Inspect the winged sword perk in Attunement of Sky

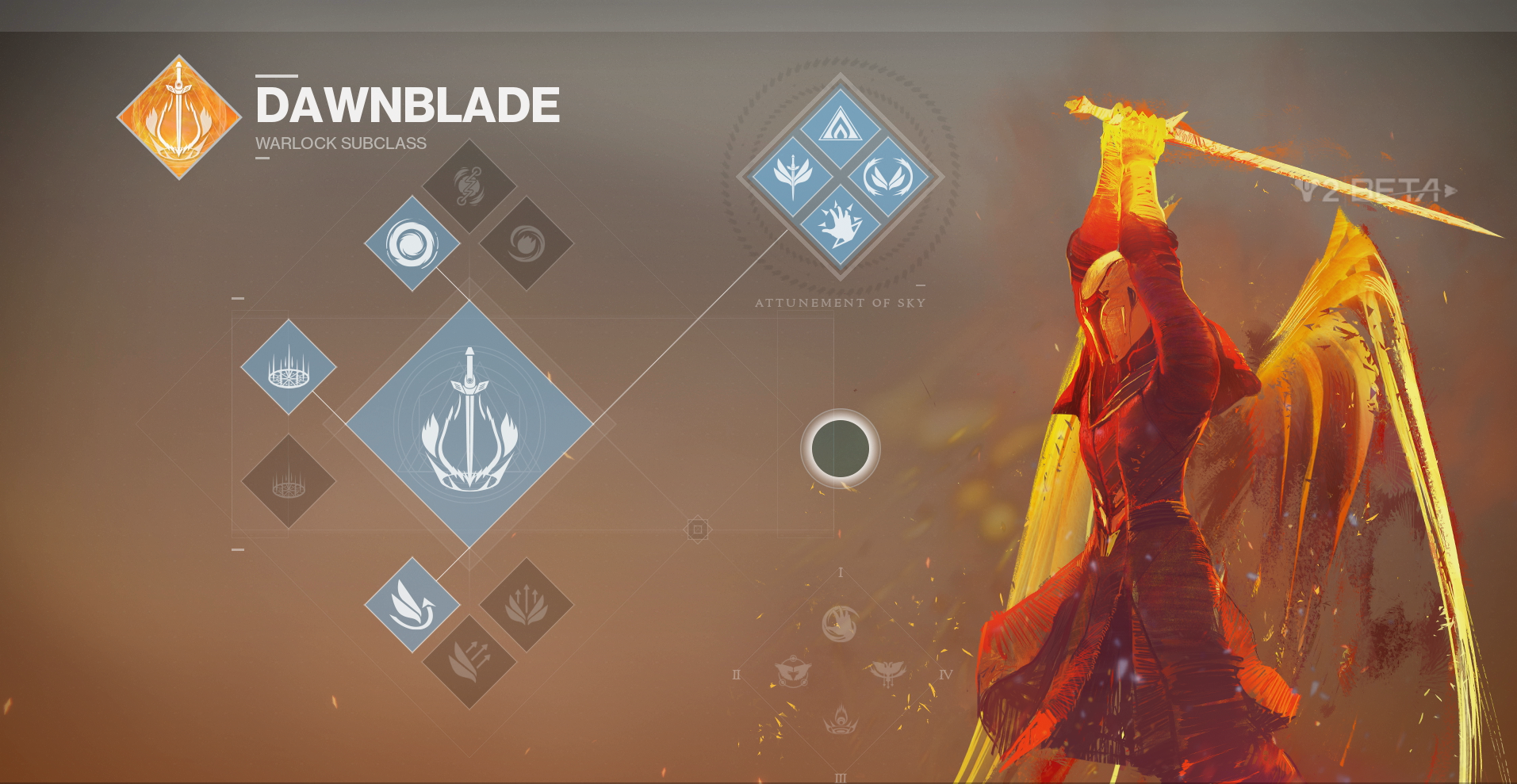pyautogui.click(x=792, y=176)
